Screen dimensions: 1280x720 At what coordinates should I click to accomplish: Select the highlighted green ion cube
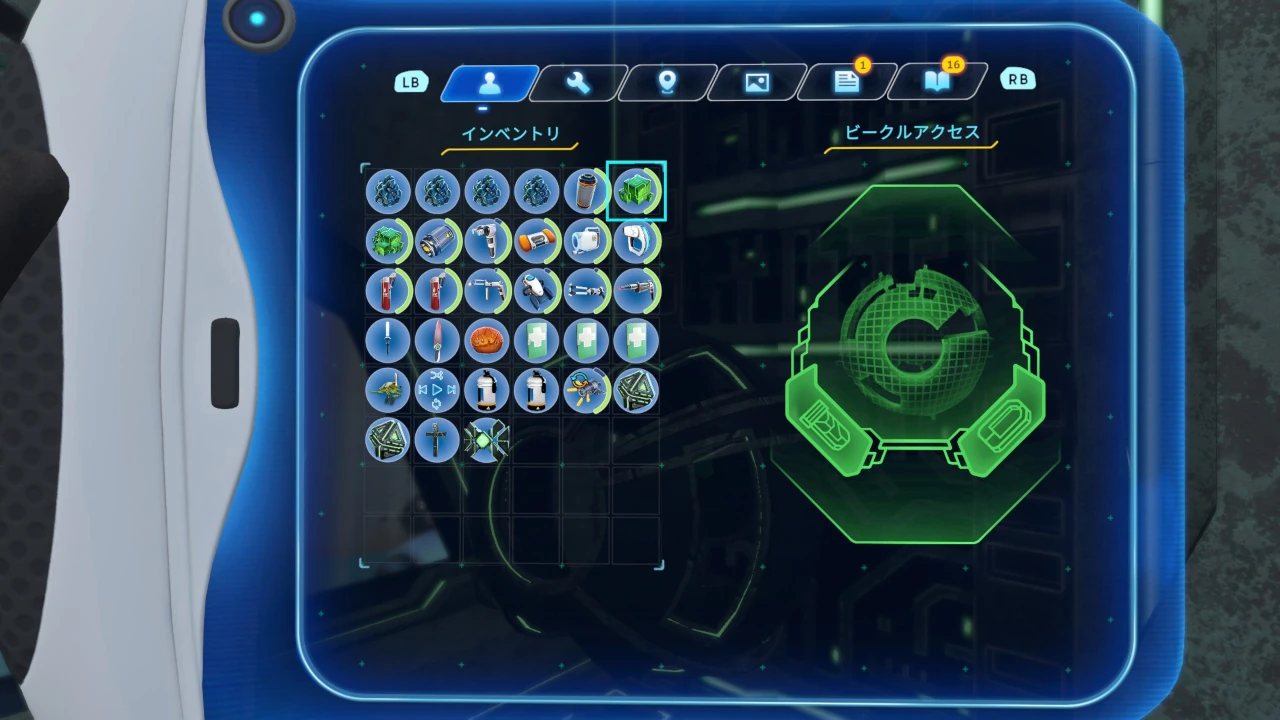tap(637, 191)
